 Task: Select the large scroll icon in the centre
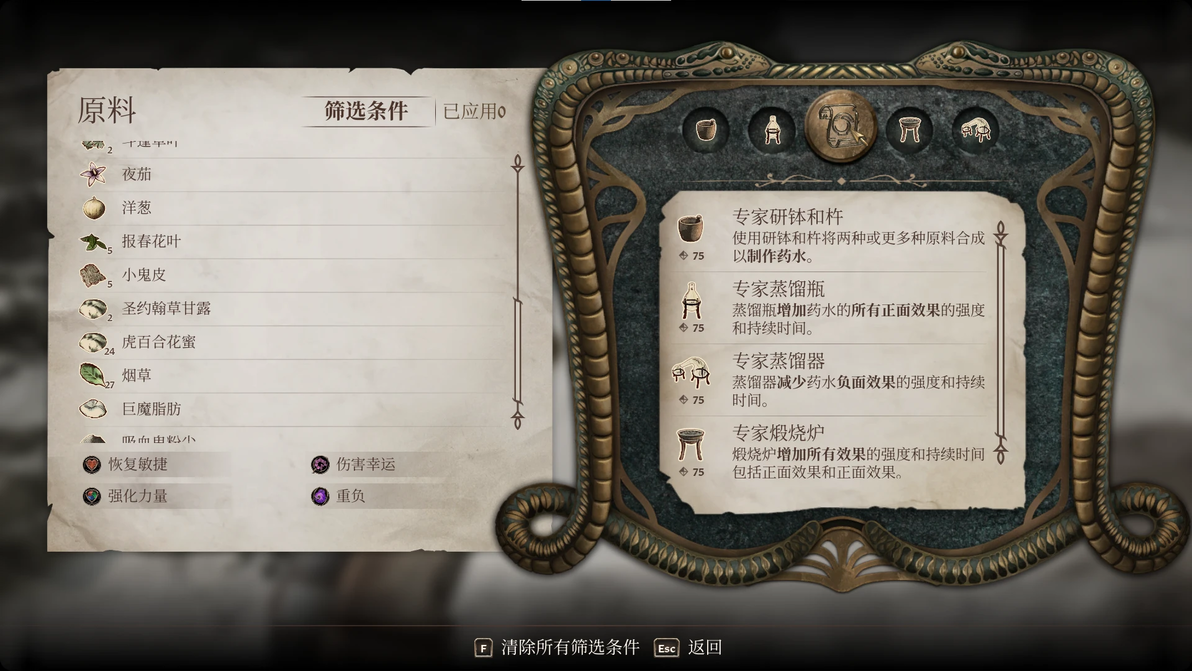(840, 128)
